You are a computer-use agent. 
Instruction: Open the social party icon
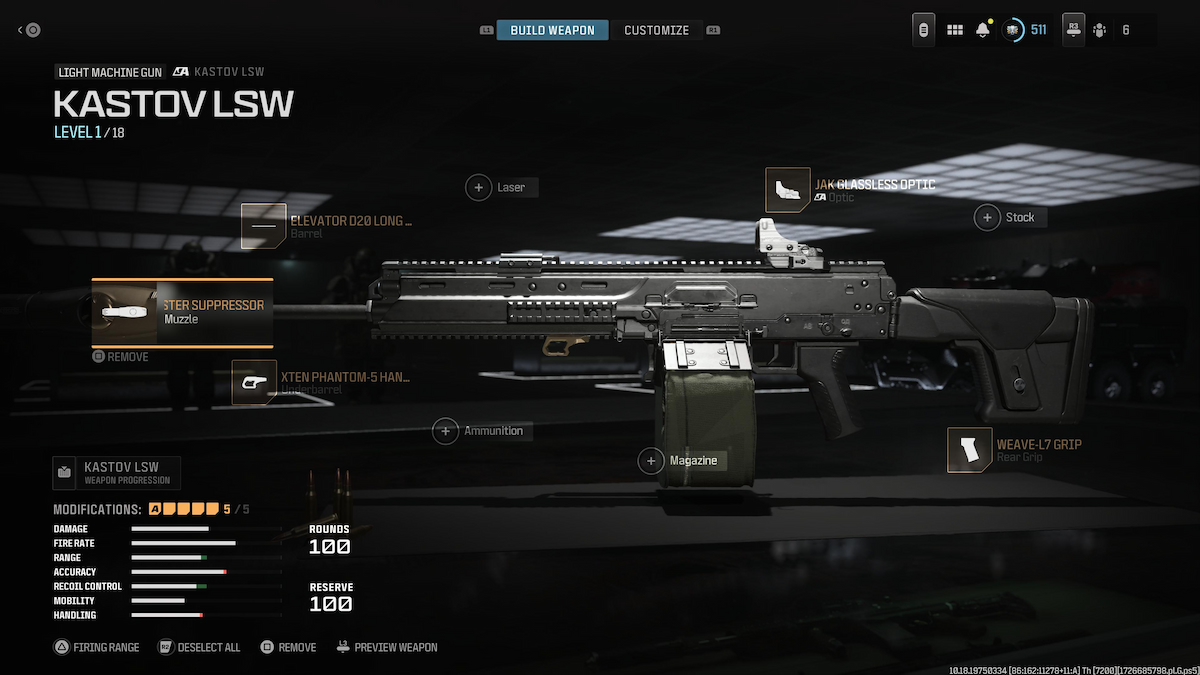click(1099, 30)
